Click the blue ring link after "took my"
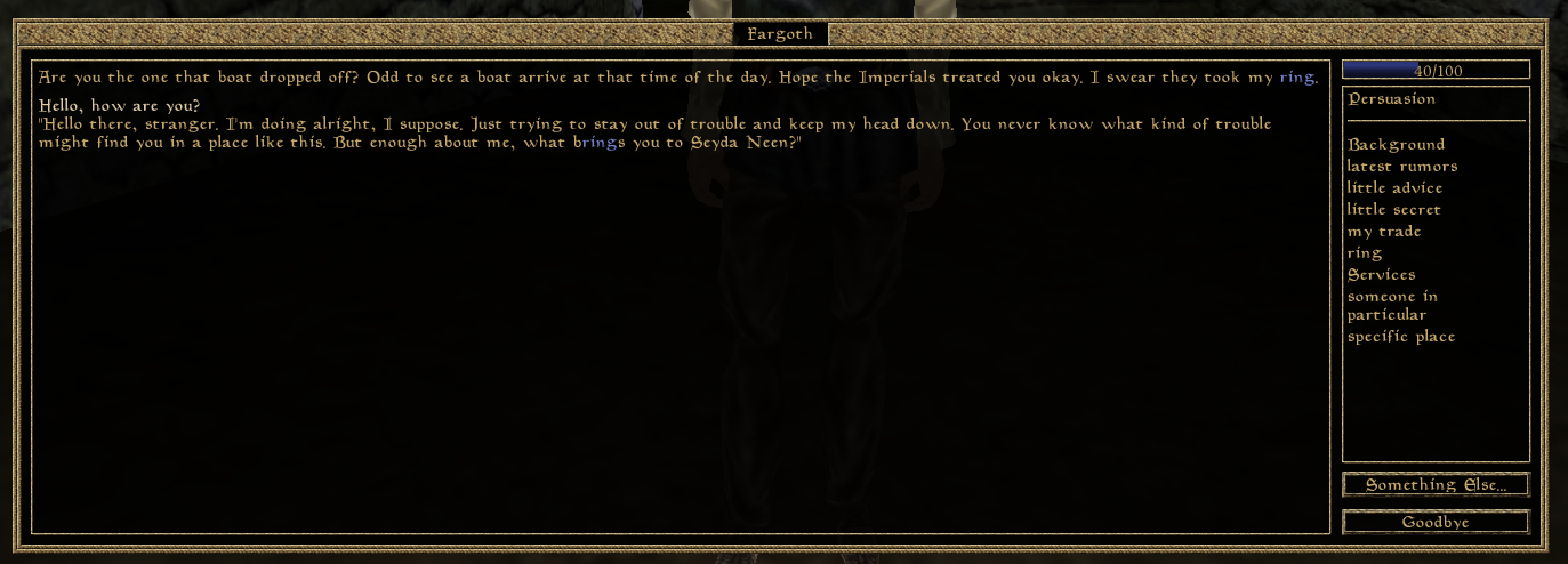The width and height of the screenshot is (1568, 564). (x=1297, y=77)
